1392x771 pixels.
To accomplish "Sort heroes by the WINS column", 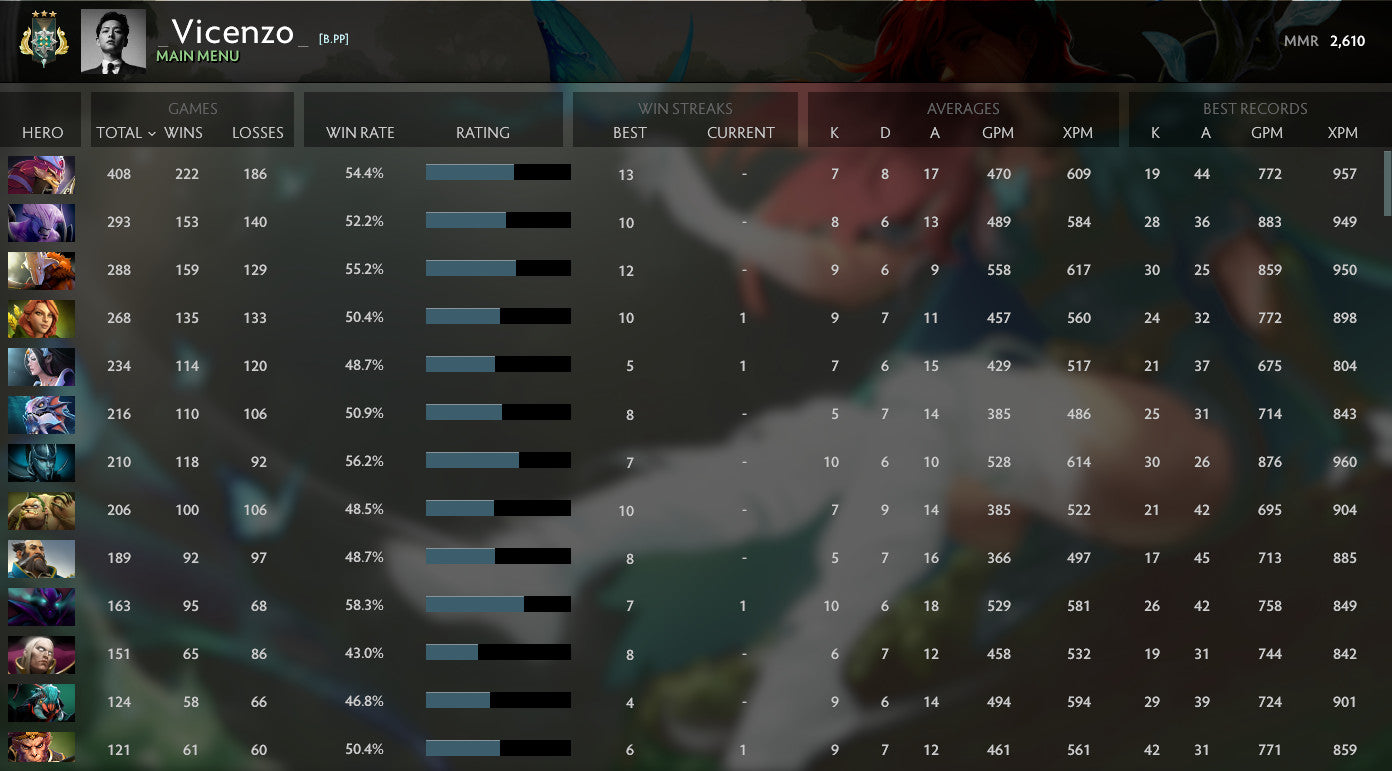I will pos(187,132).
